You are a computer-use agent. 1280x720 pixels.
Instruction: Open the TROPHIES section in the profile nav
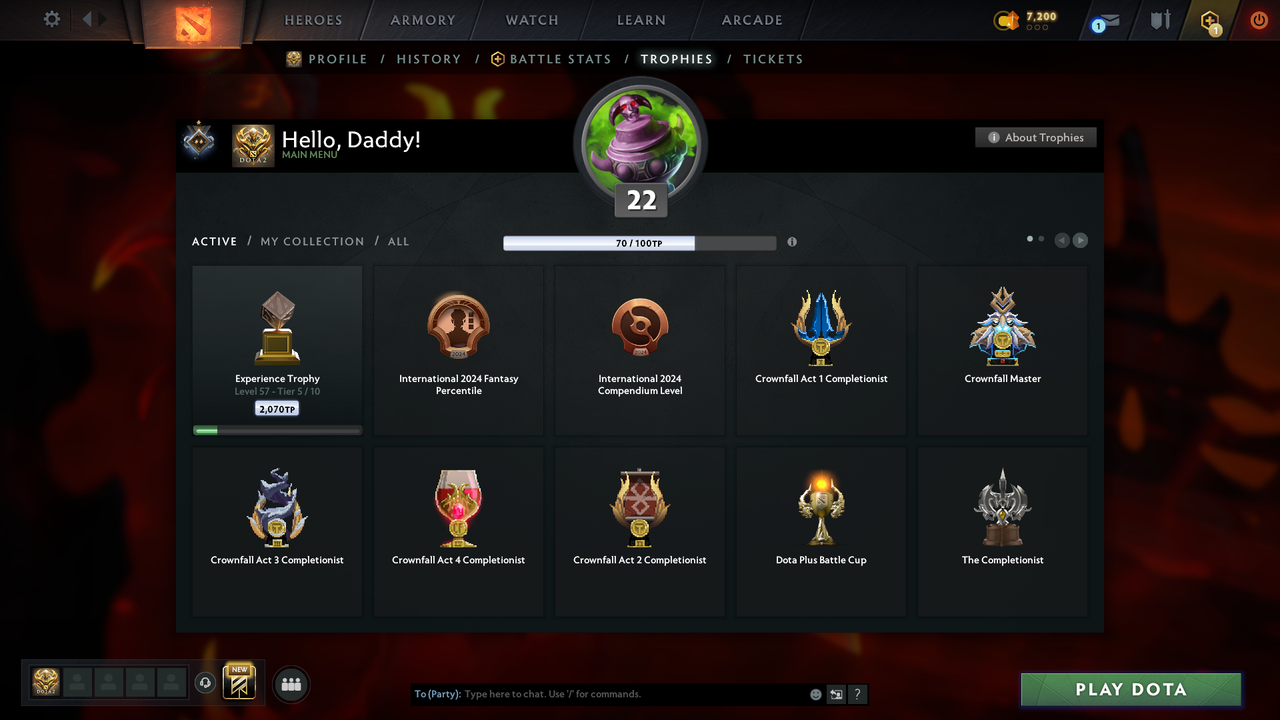[676, 59]
